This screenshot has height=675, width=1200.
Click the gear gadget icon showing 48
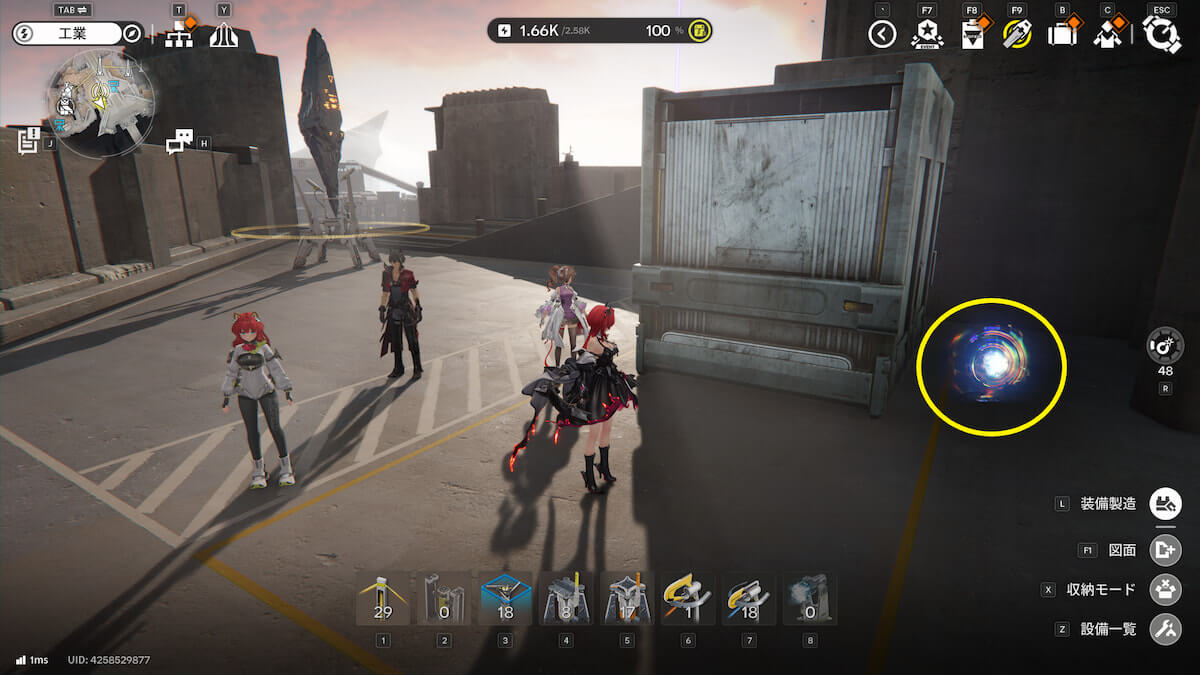[x=1165, y=346]
